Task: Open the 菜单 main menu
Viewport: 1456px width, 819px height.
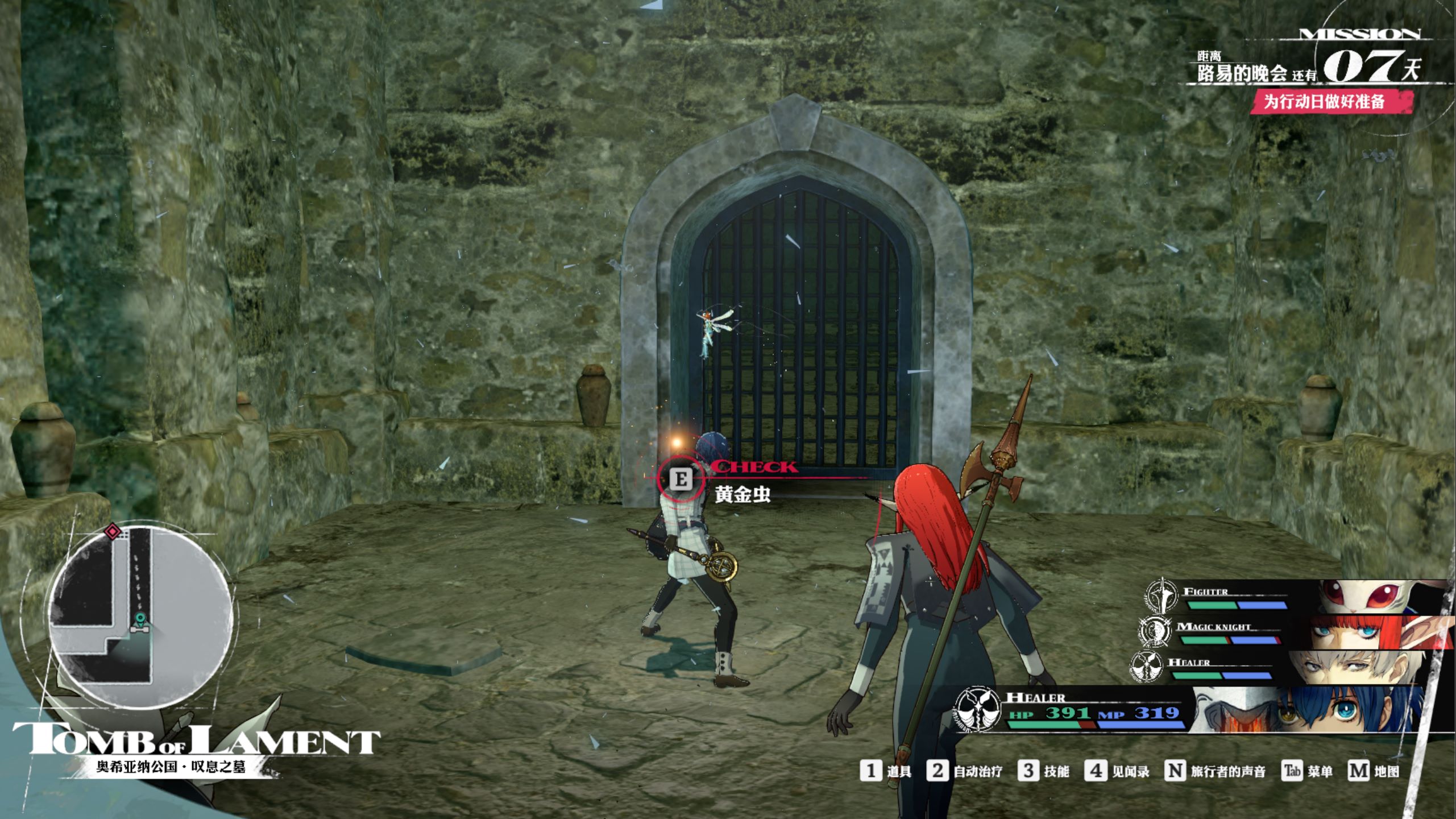Action: [1307, 771]
